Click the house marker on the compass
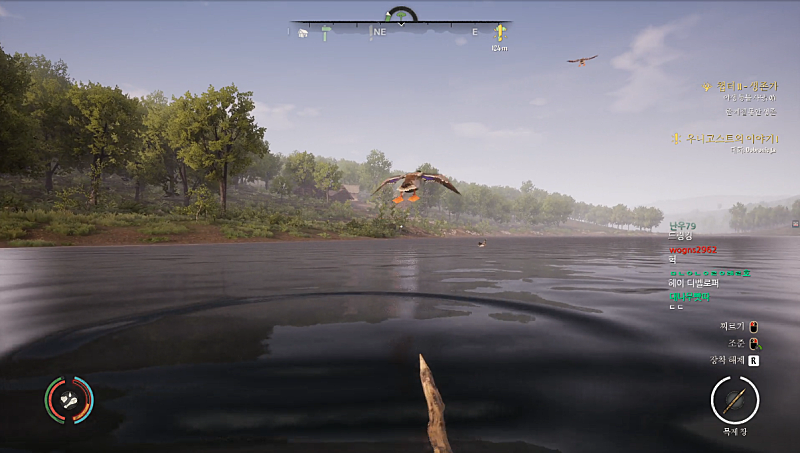The width and height of the screenshot is (800, 453). (x=302, y=33)
